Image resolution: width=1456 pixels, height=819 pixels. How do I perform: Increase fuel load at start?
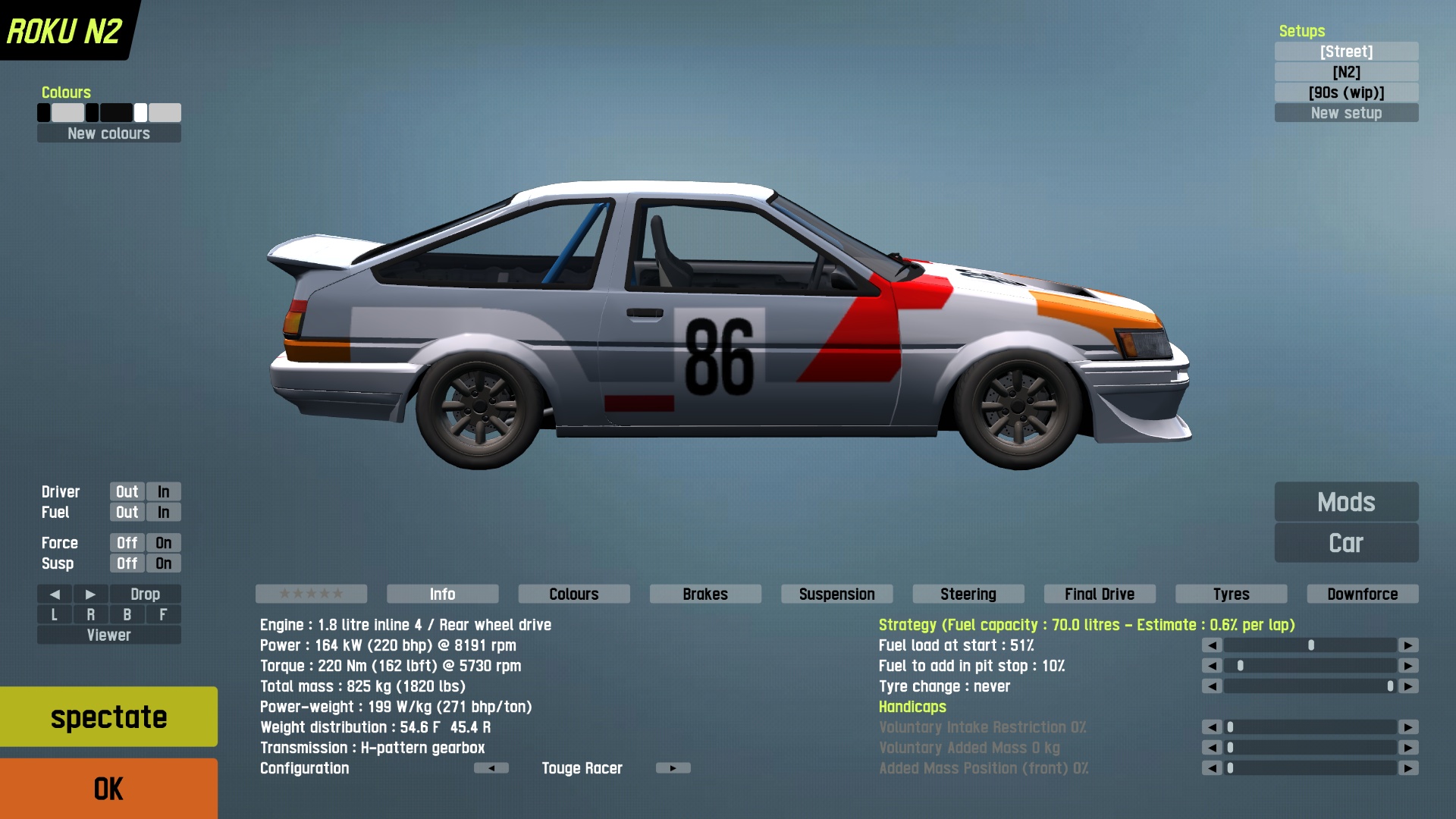1408,645
